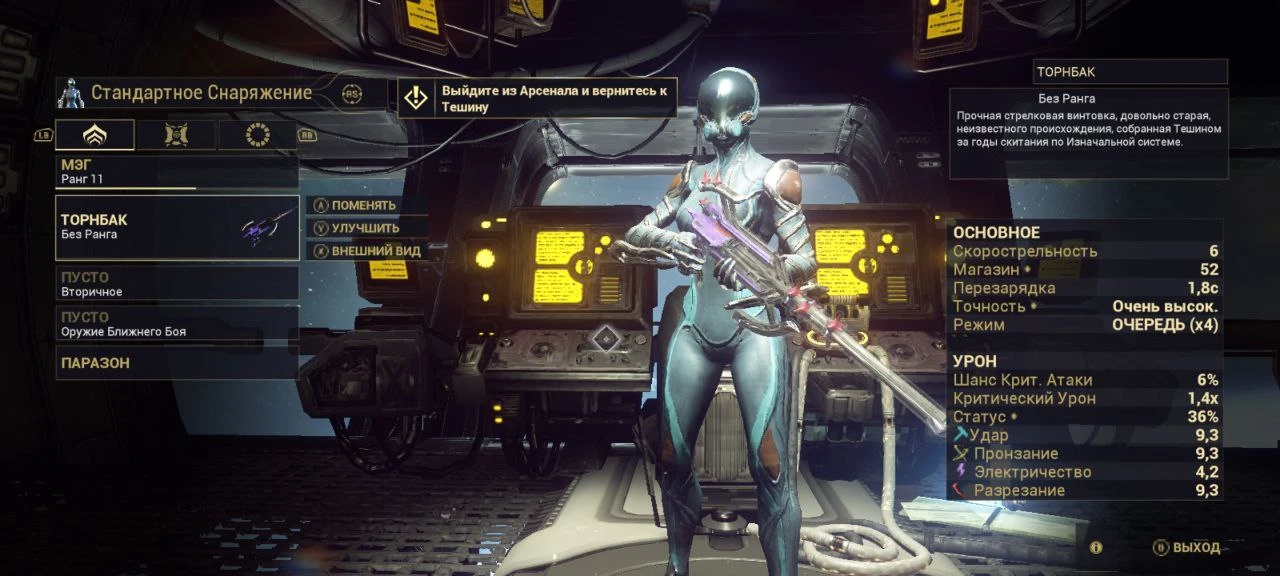Open the Стандартное Снаряжение loadout selector
1280x576 pixels.
pos(200,93)
